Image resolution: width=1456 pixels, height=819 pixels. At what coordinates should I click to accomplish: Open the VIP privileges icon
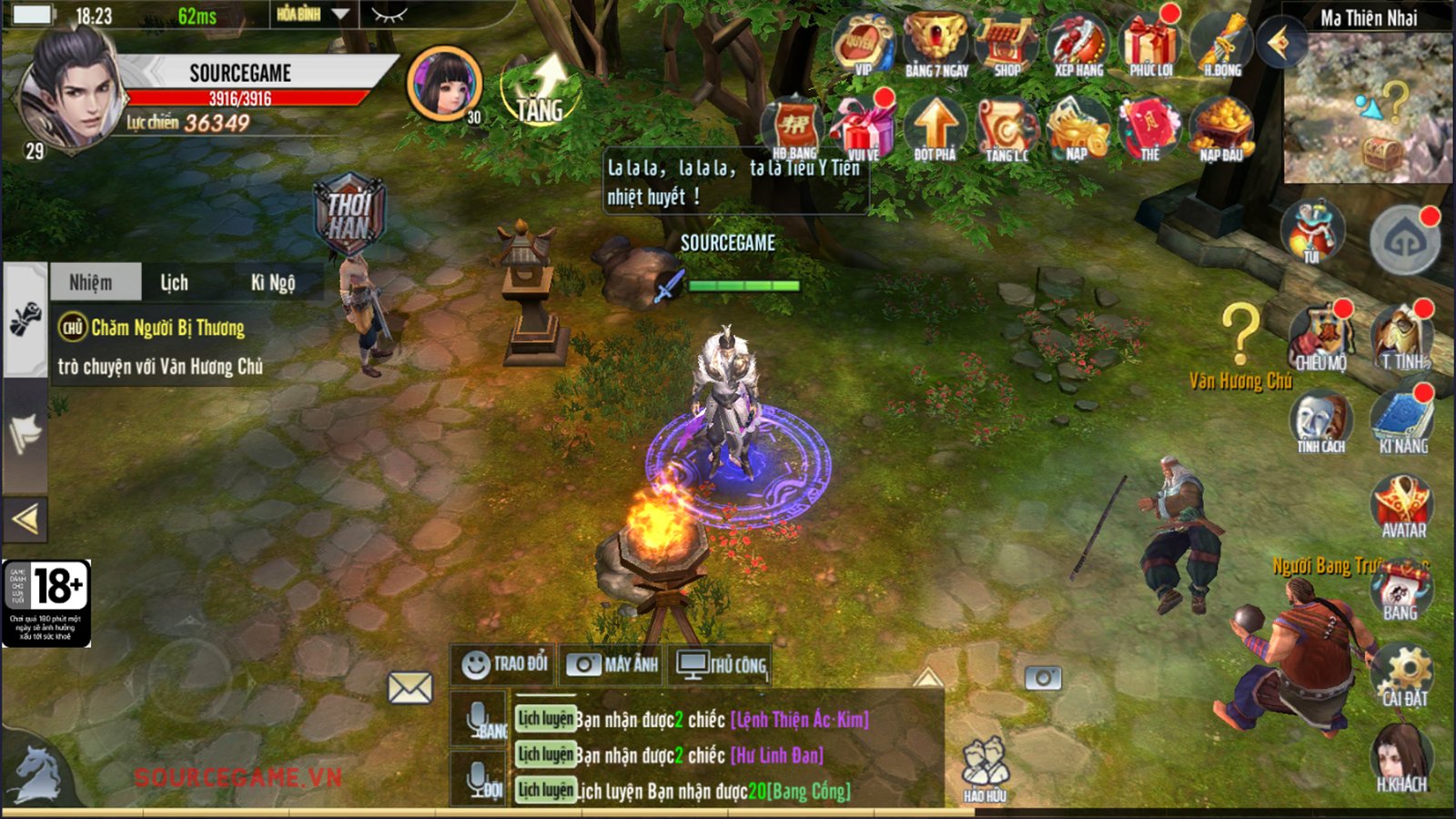[x=861, y=44]
